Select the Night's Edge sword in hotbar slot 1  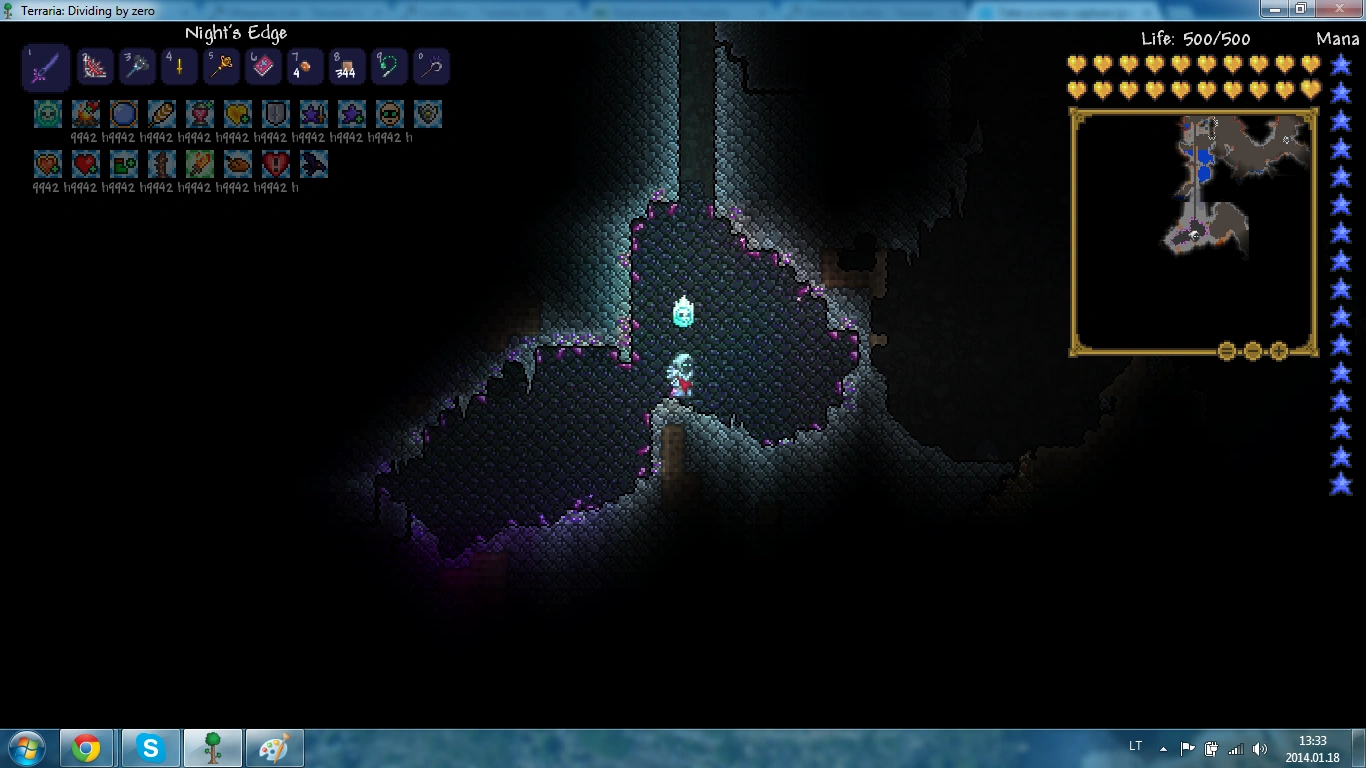click(x=45, y=65)
